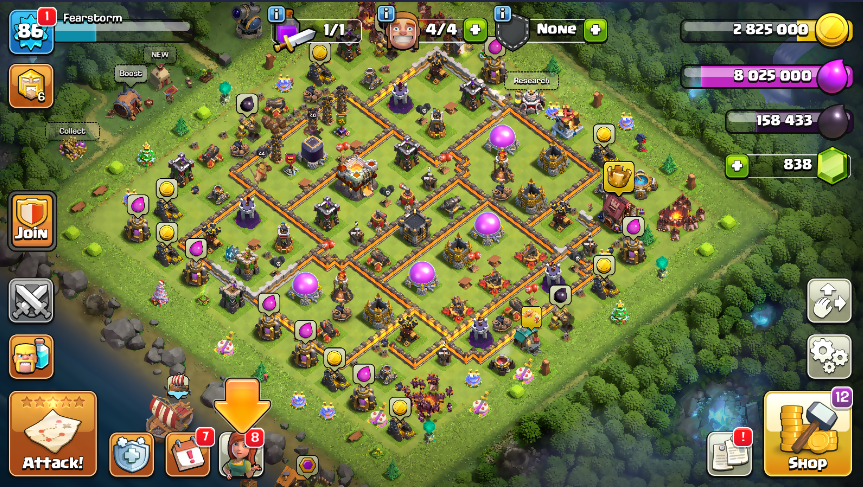Screen dimensions: 863x487
Task: Add builders with plus beside 4/4
Action: tap(476, 29)
